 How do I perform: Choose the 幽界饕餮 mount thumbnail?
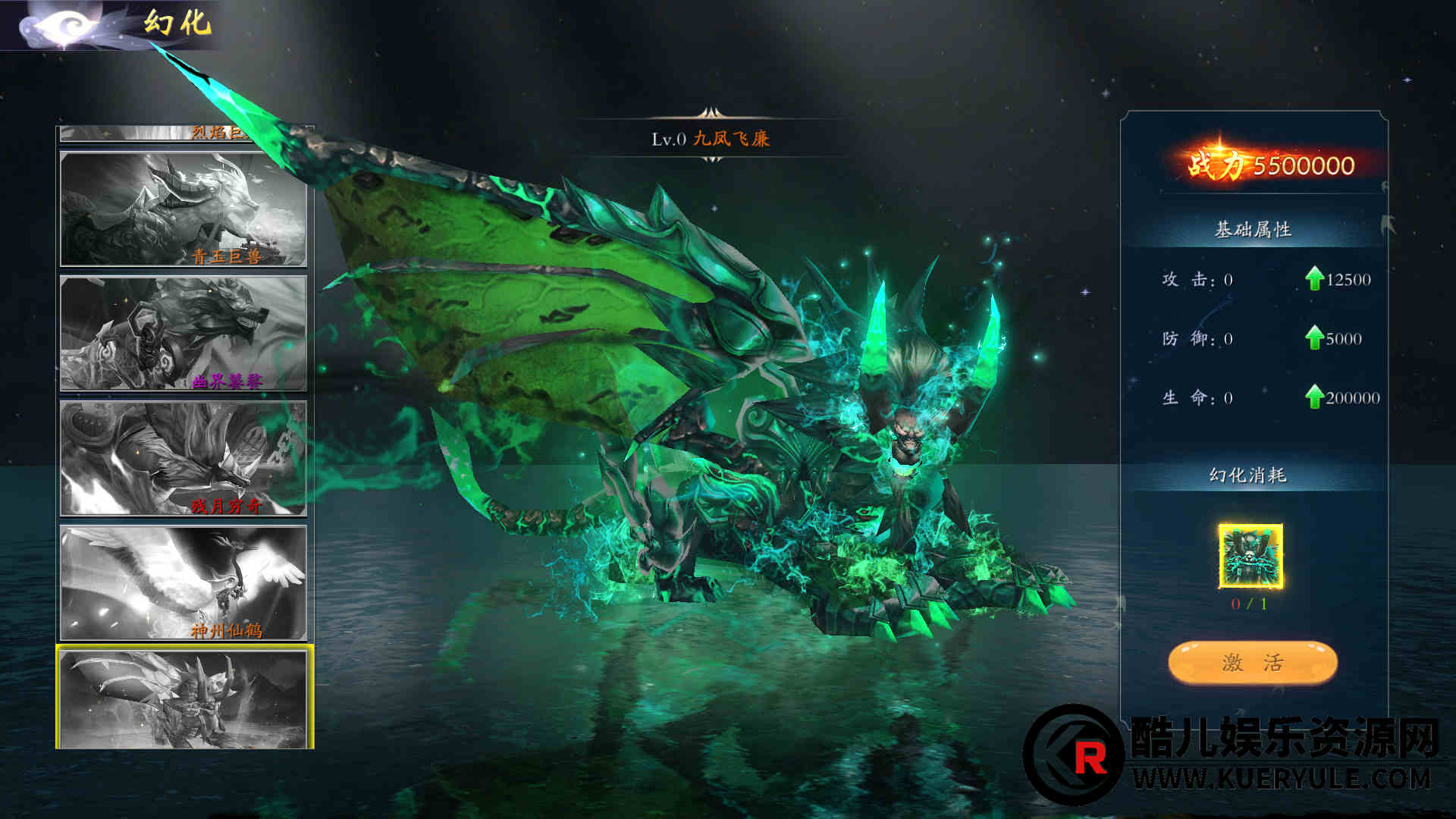184,334
